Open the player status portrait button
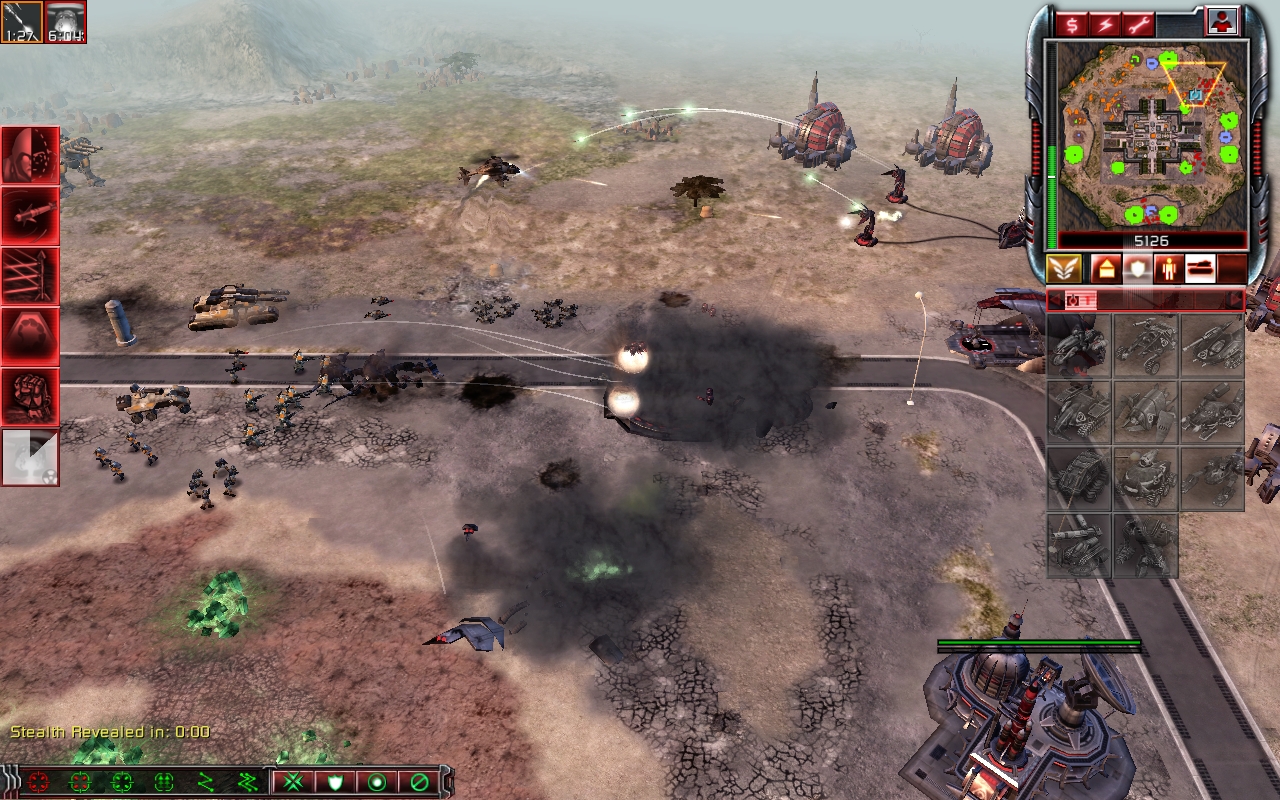 1221,21
